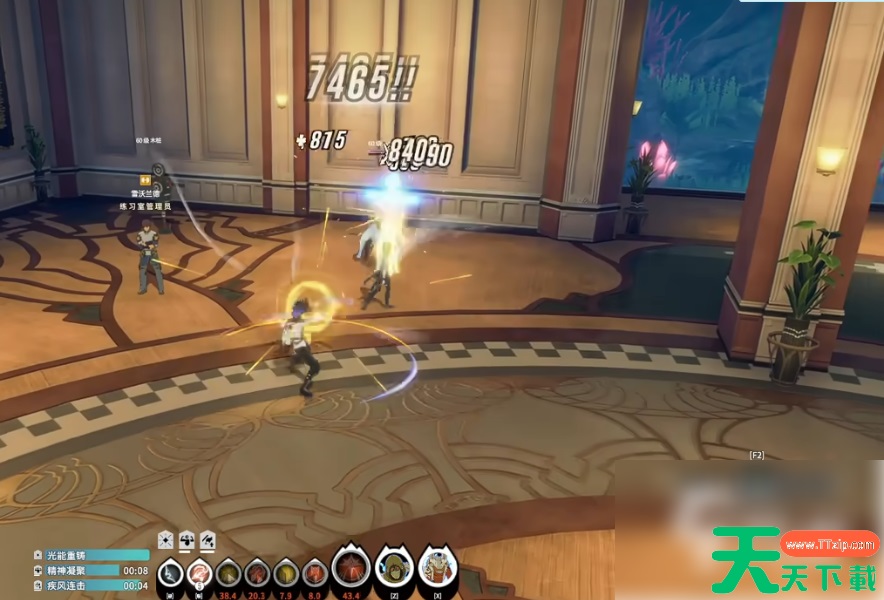
Task: Click the starburst status icon above skills
Action: [x=166, y=541]
